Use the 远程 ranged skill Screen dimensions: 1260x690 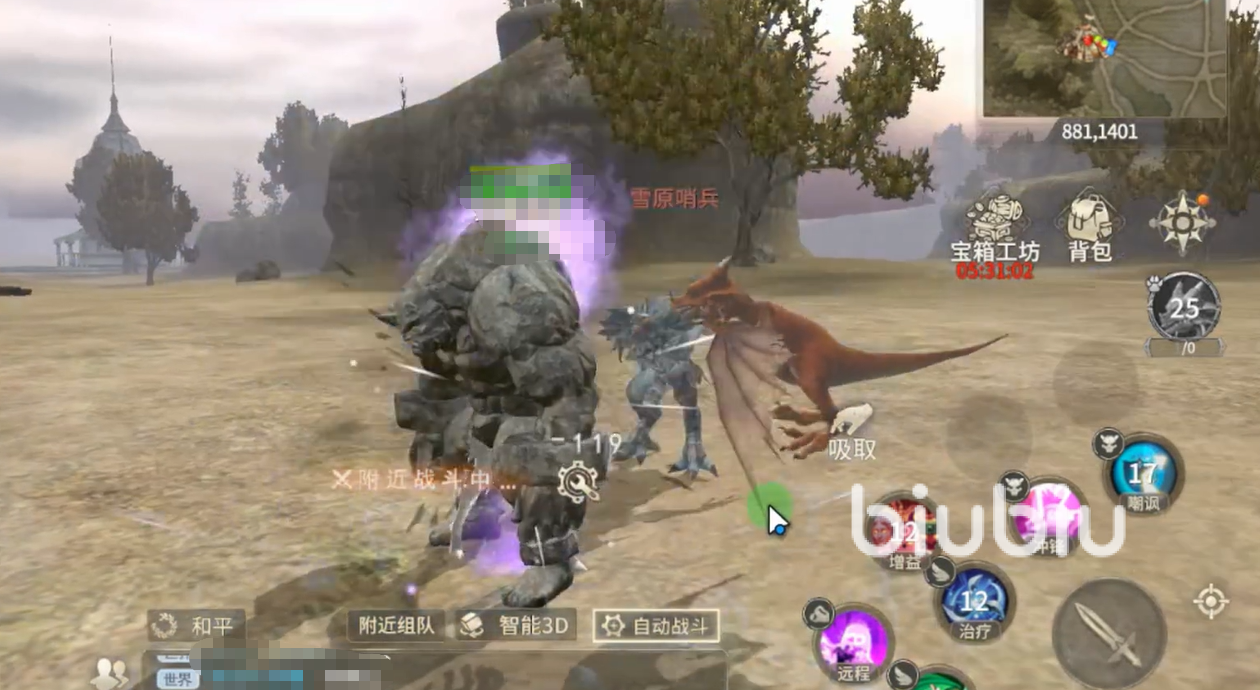853,642
